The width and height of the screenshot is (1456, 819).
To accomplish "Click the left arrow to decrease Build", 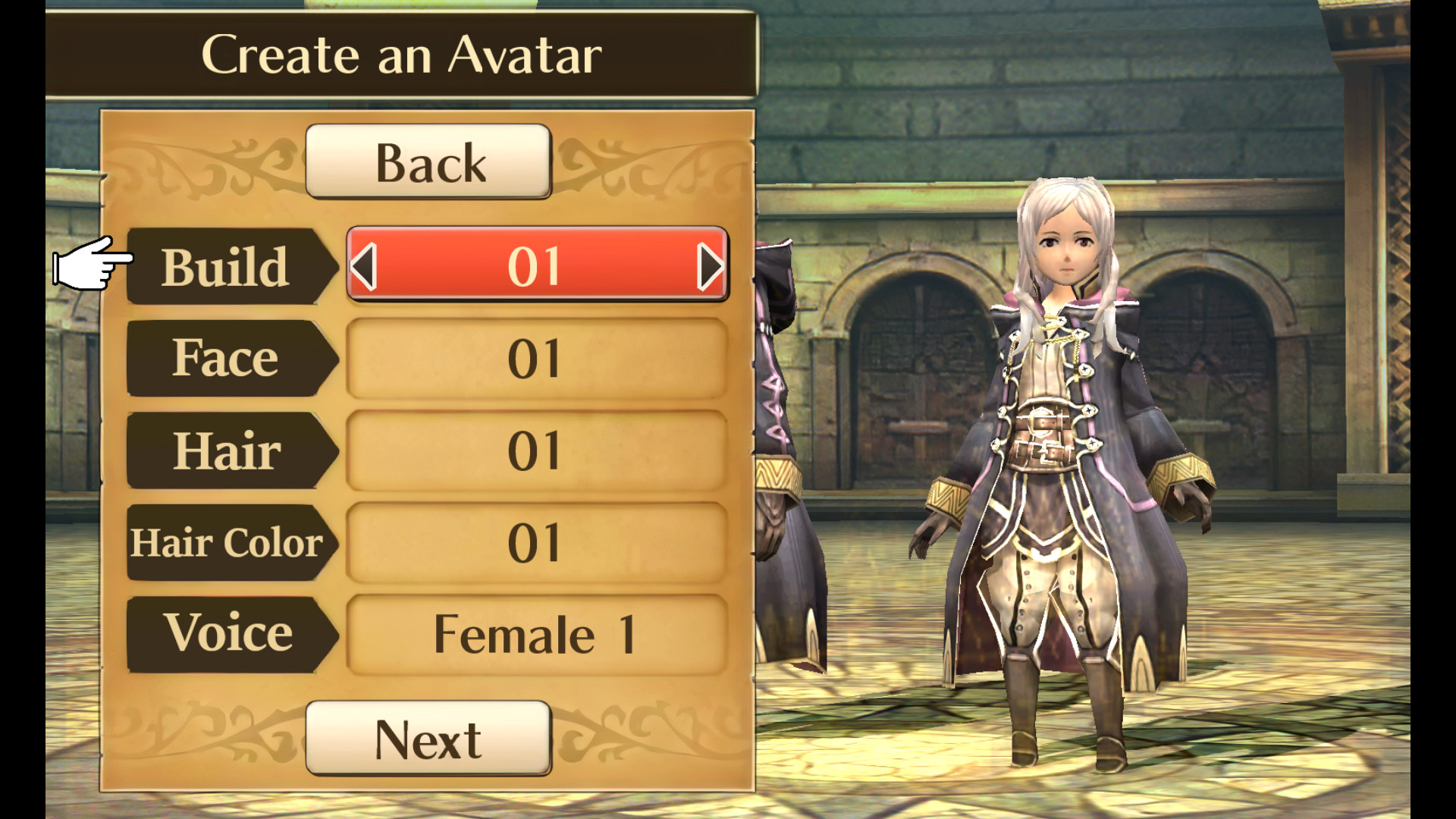I will click(364, 265).
